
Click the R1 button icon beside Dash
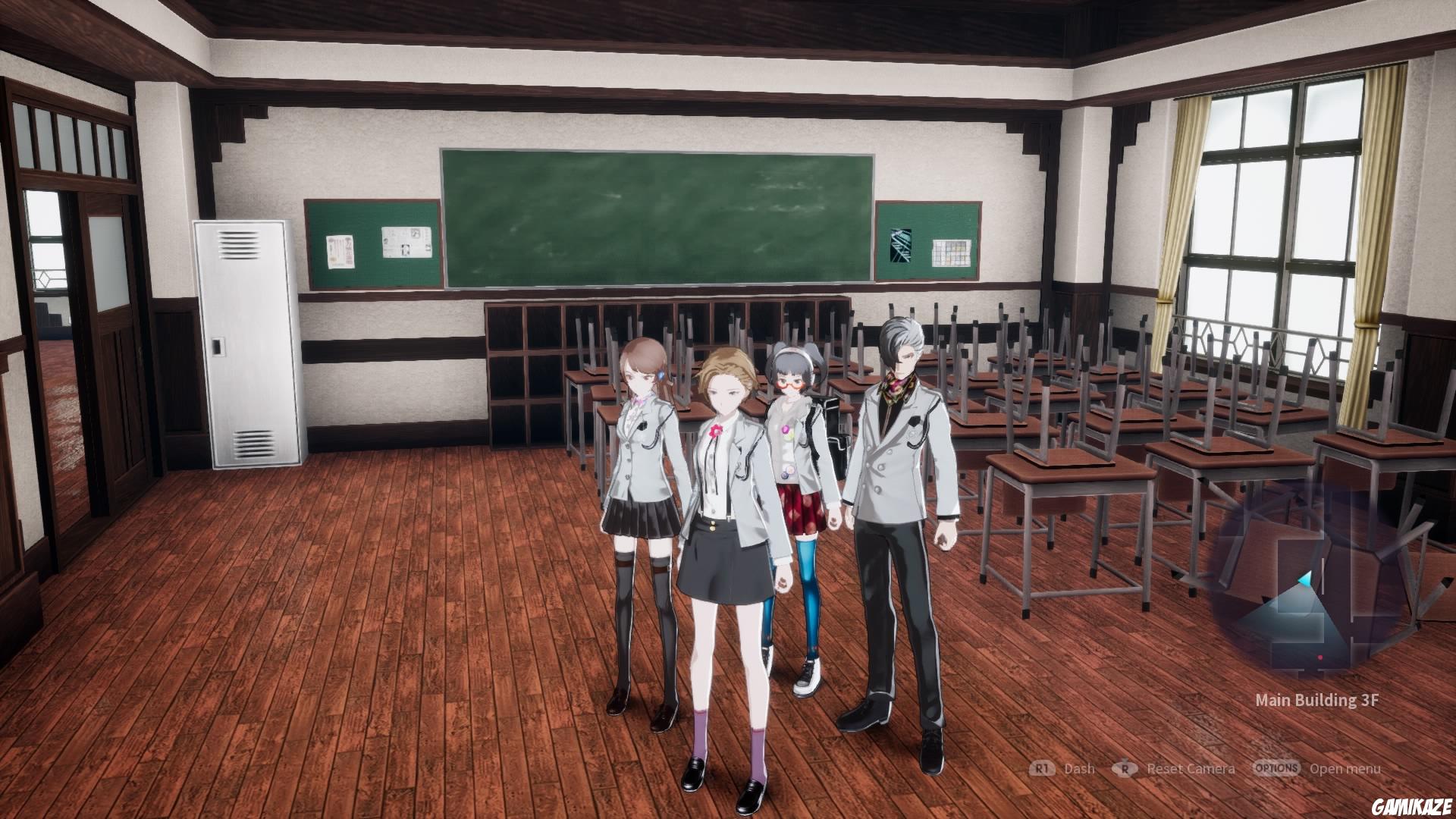click(x=1041, y=768)
